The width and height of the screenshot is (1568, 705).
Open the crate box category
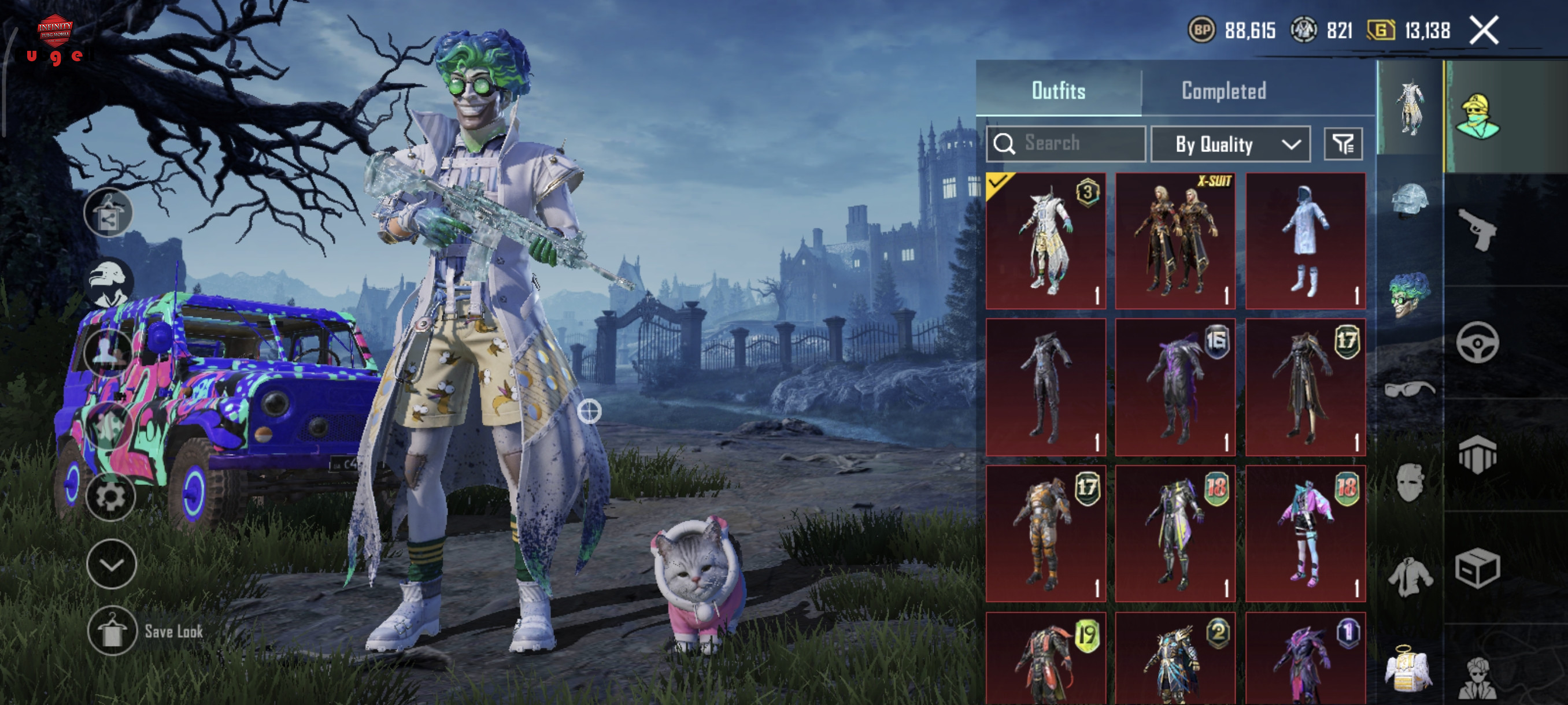1477,568
